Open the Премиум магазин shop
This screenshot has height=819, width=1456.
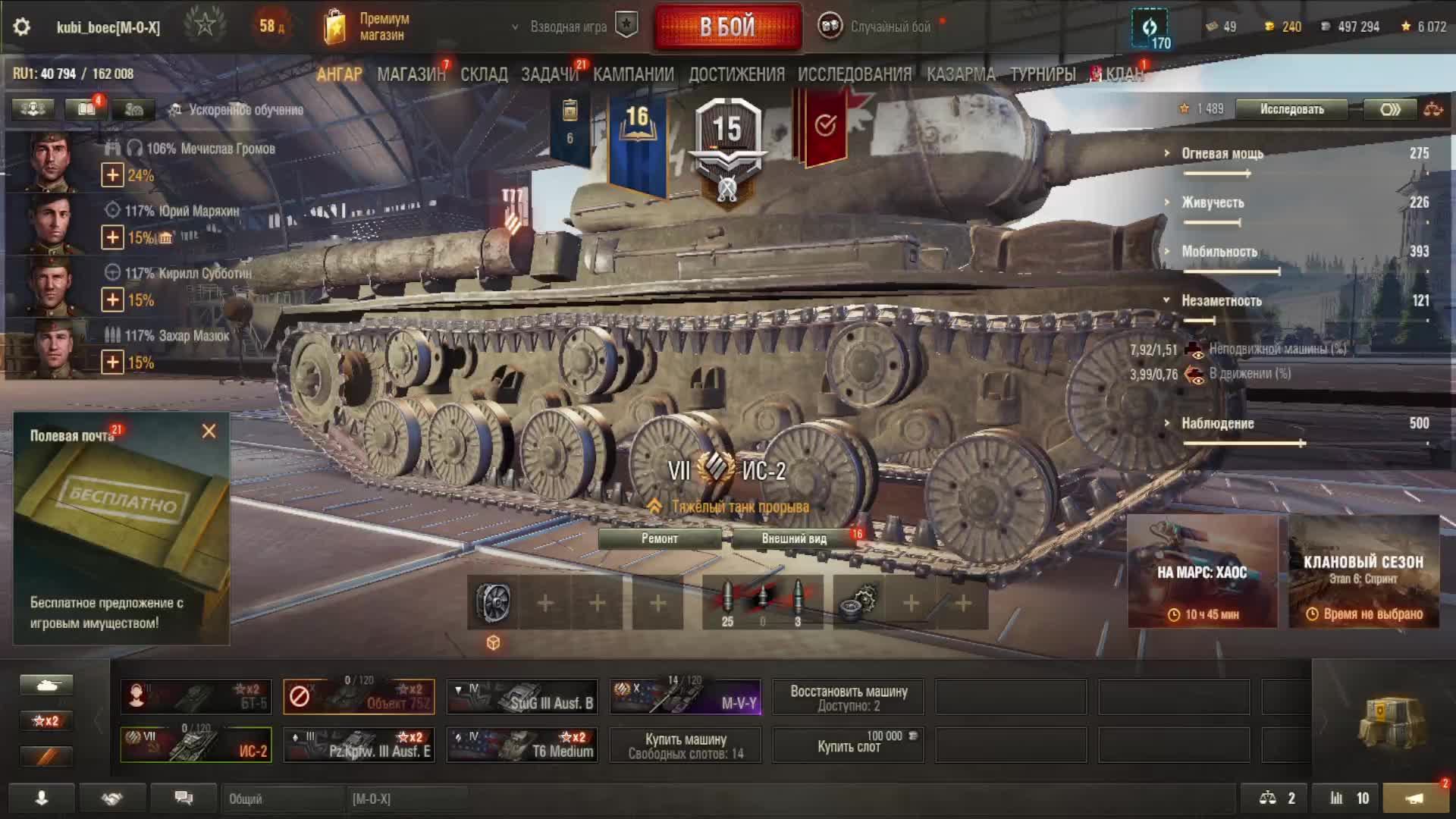pos(368,27)
